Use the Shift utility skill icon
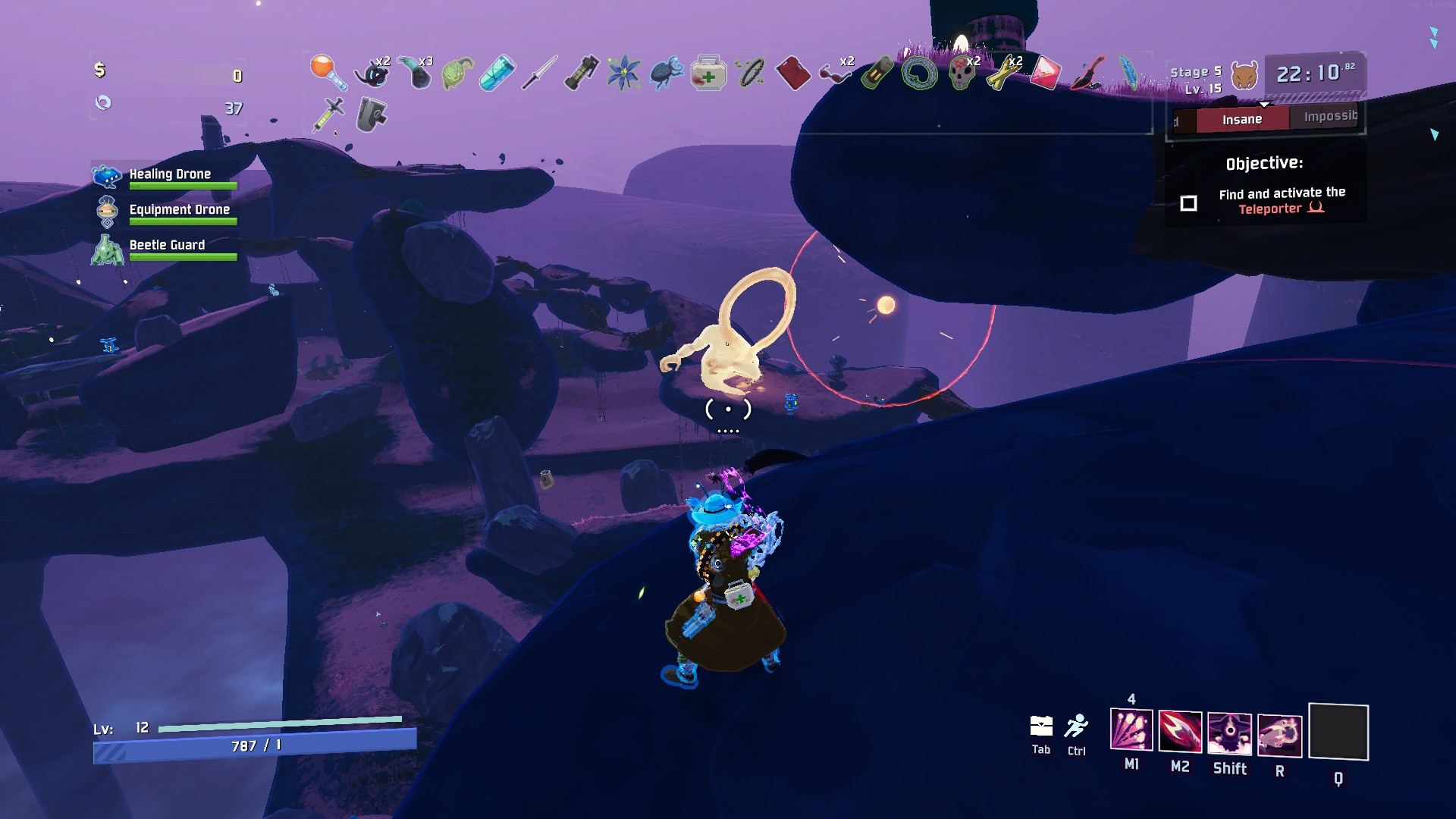Screen dimensions: 1456x819 1229,733
